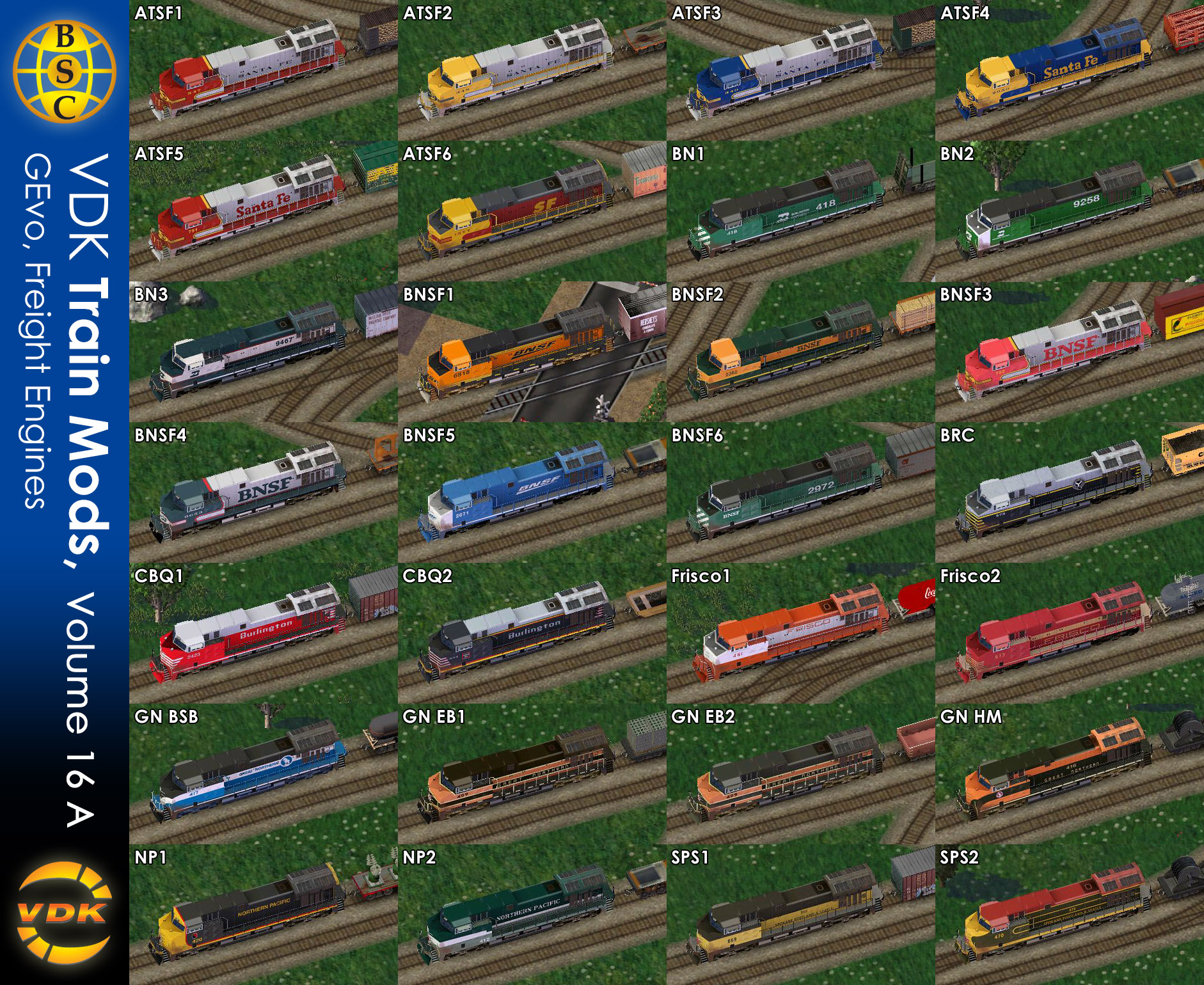Click the BSC globe logo

point(65,72)
